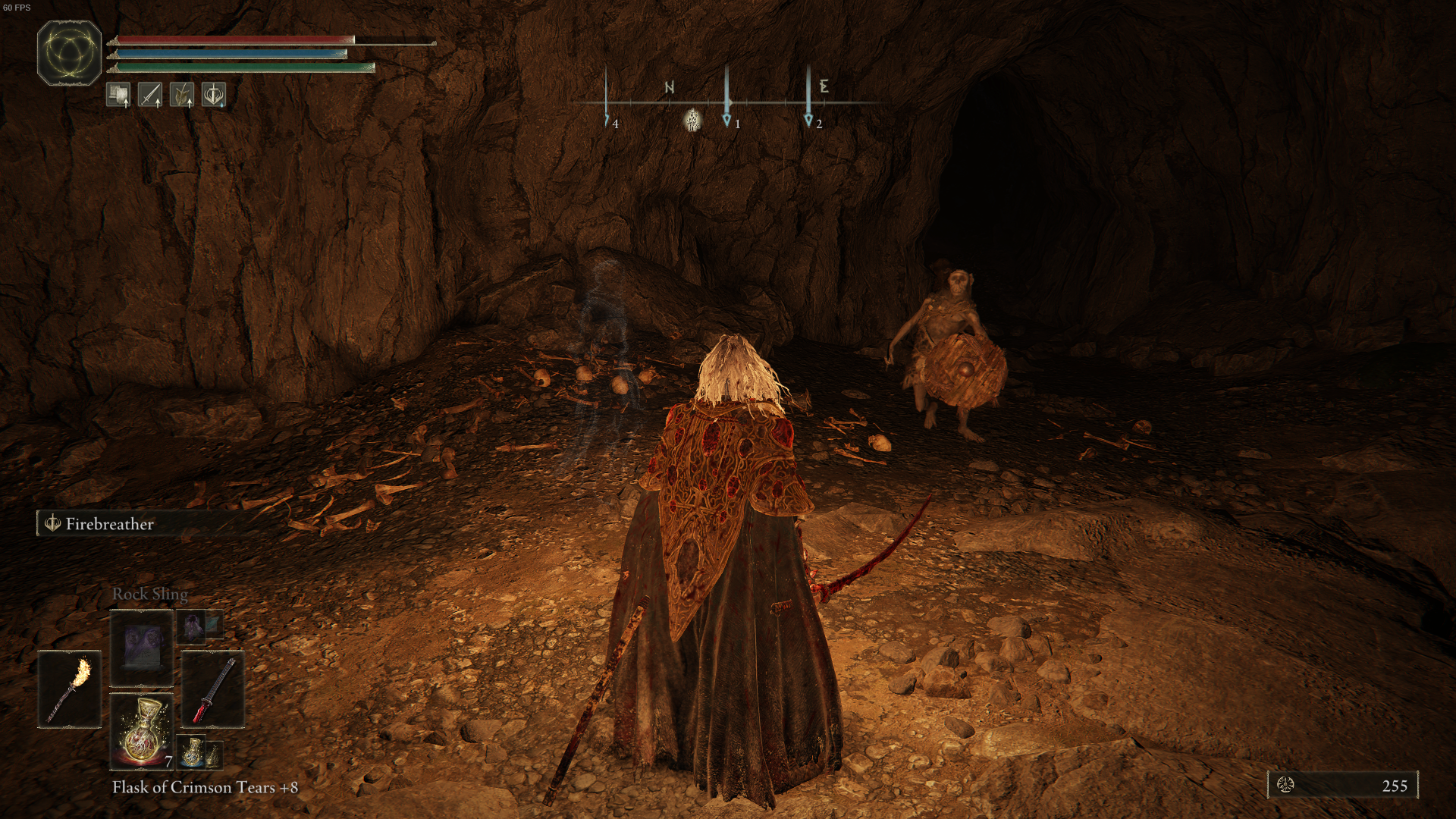Click the runes counter icon
The height and width of the screenshot is (819, 1456).
[x=1285, y=785]
